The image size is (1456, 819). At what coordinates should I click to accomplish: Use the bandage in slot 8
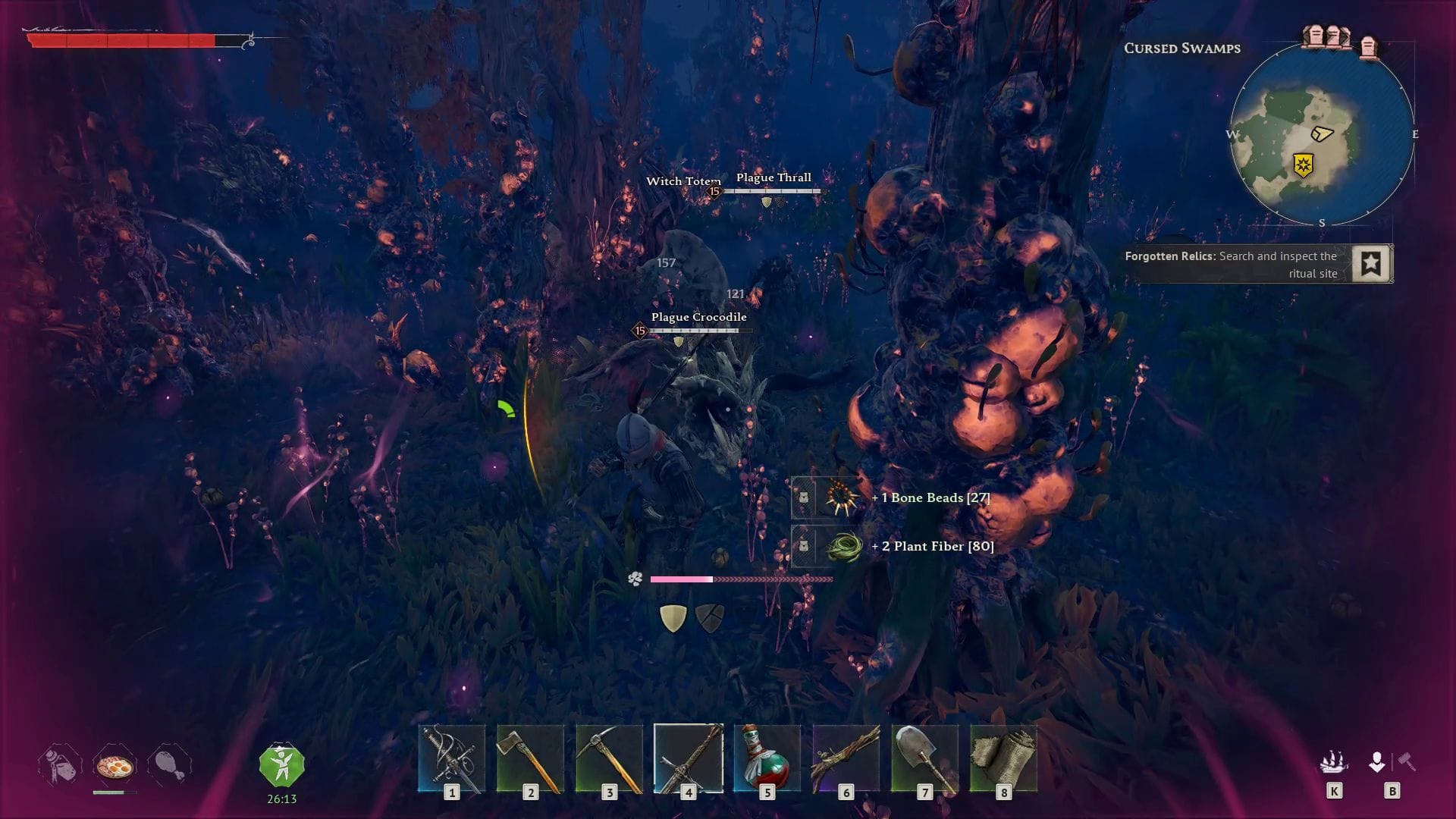tap(1004, 758)
